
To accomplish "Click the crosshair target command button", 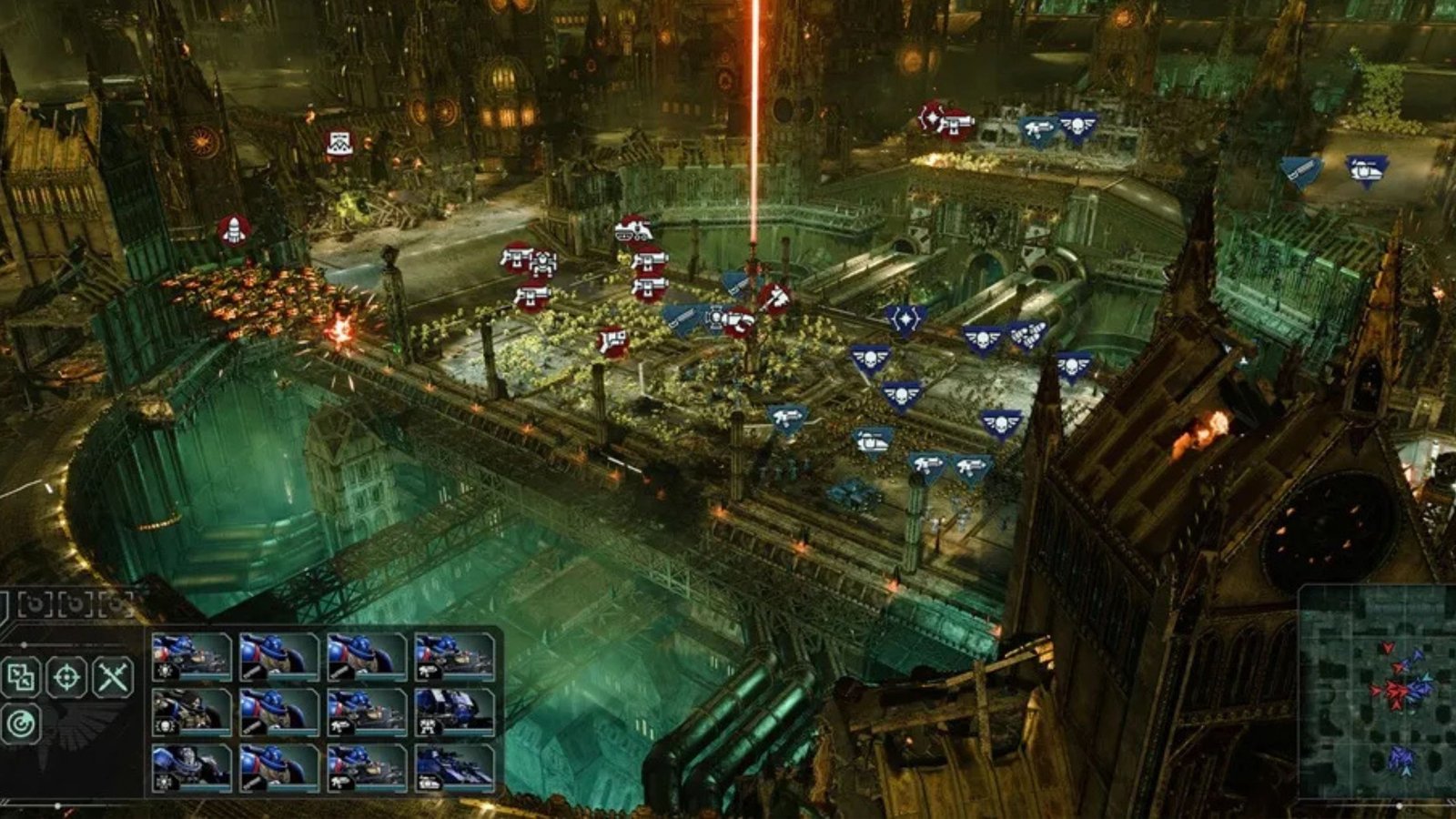I will pyautogui.click(x=66, y=677).
